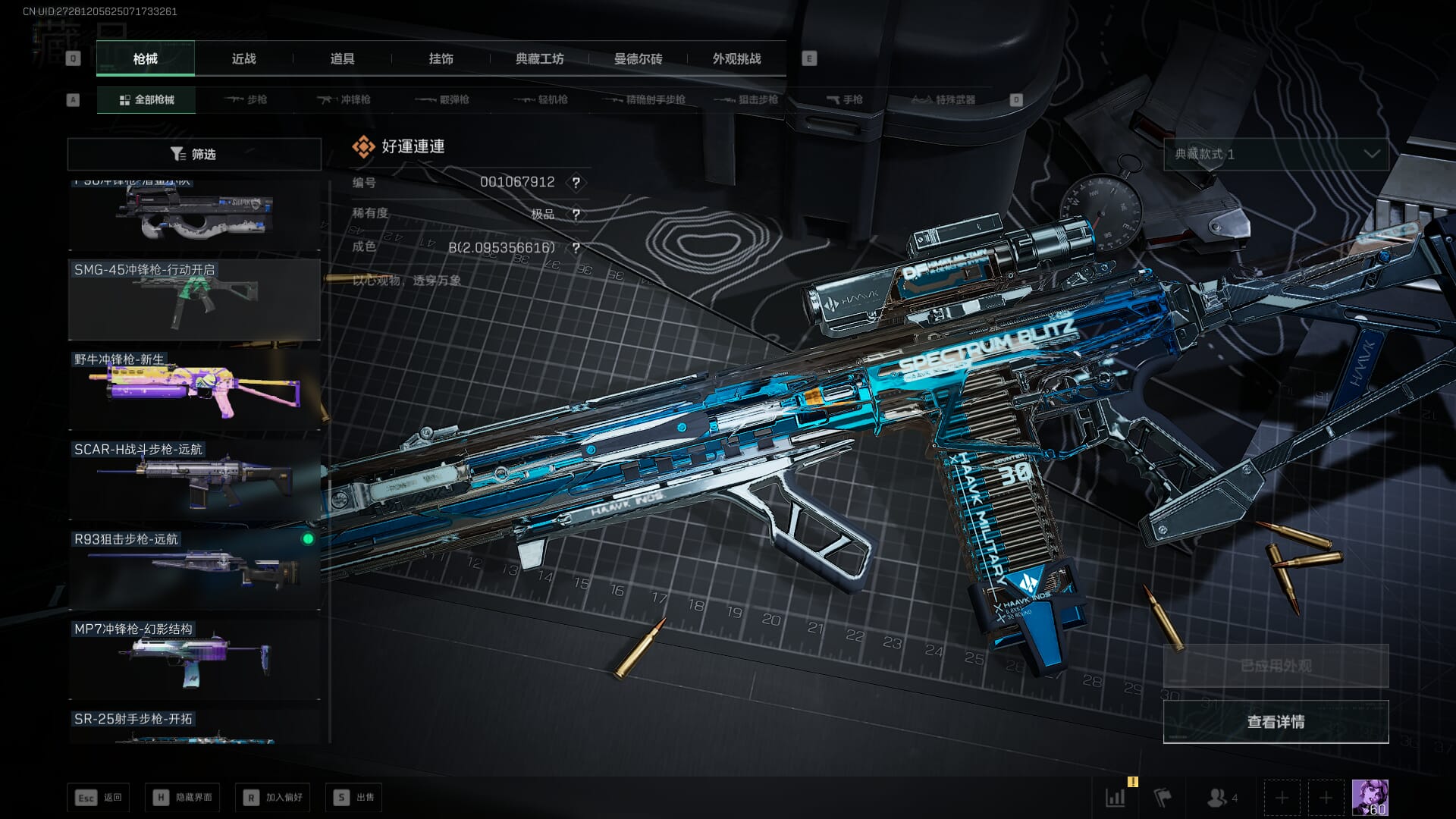
Task: Open the 曼德尔砖 tab
Action: (638, 58)
